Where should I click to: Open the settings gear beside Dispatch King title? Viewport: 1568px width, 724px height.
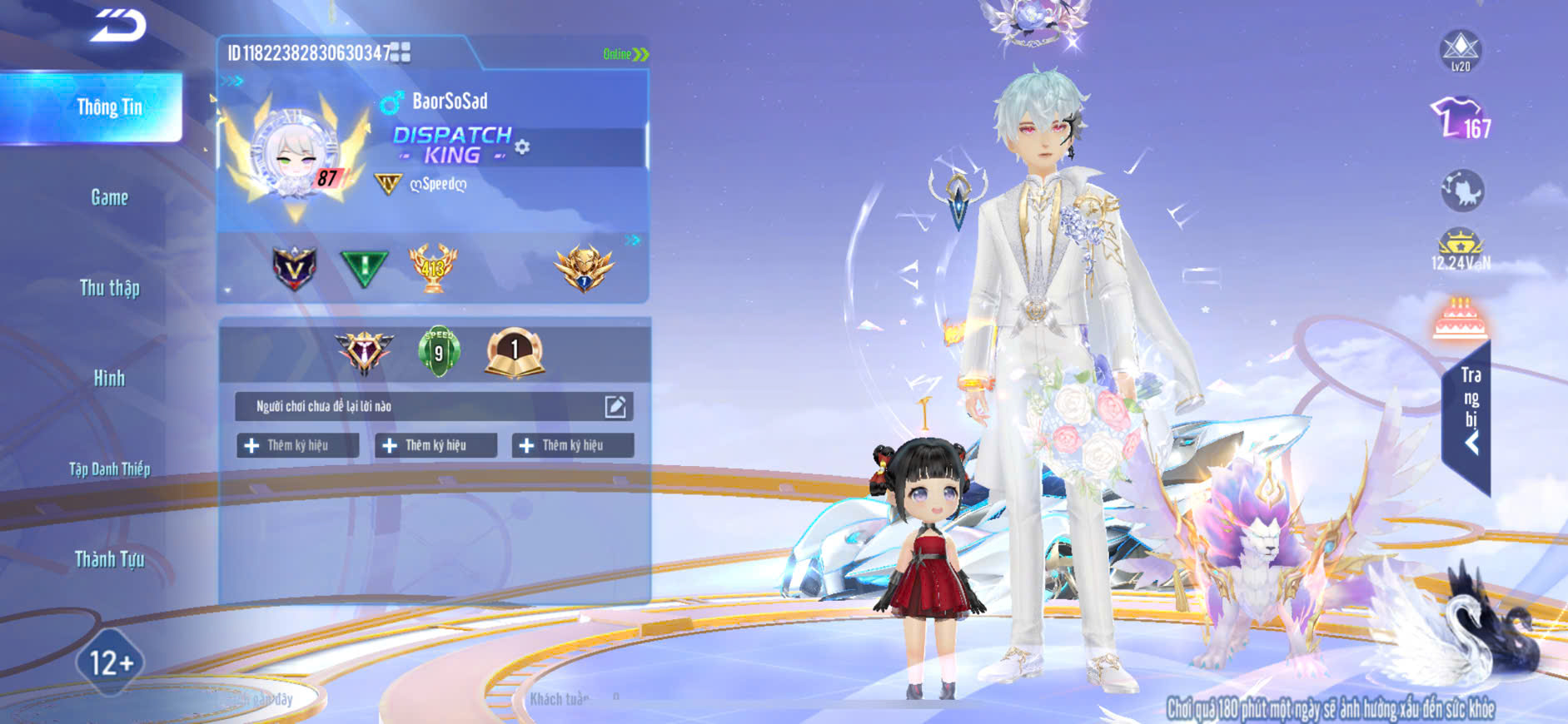point(522,147)
